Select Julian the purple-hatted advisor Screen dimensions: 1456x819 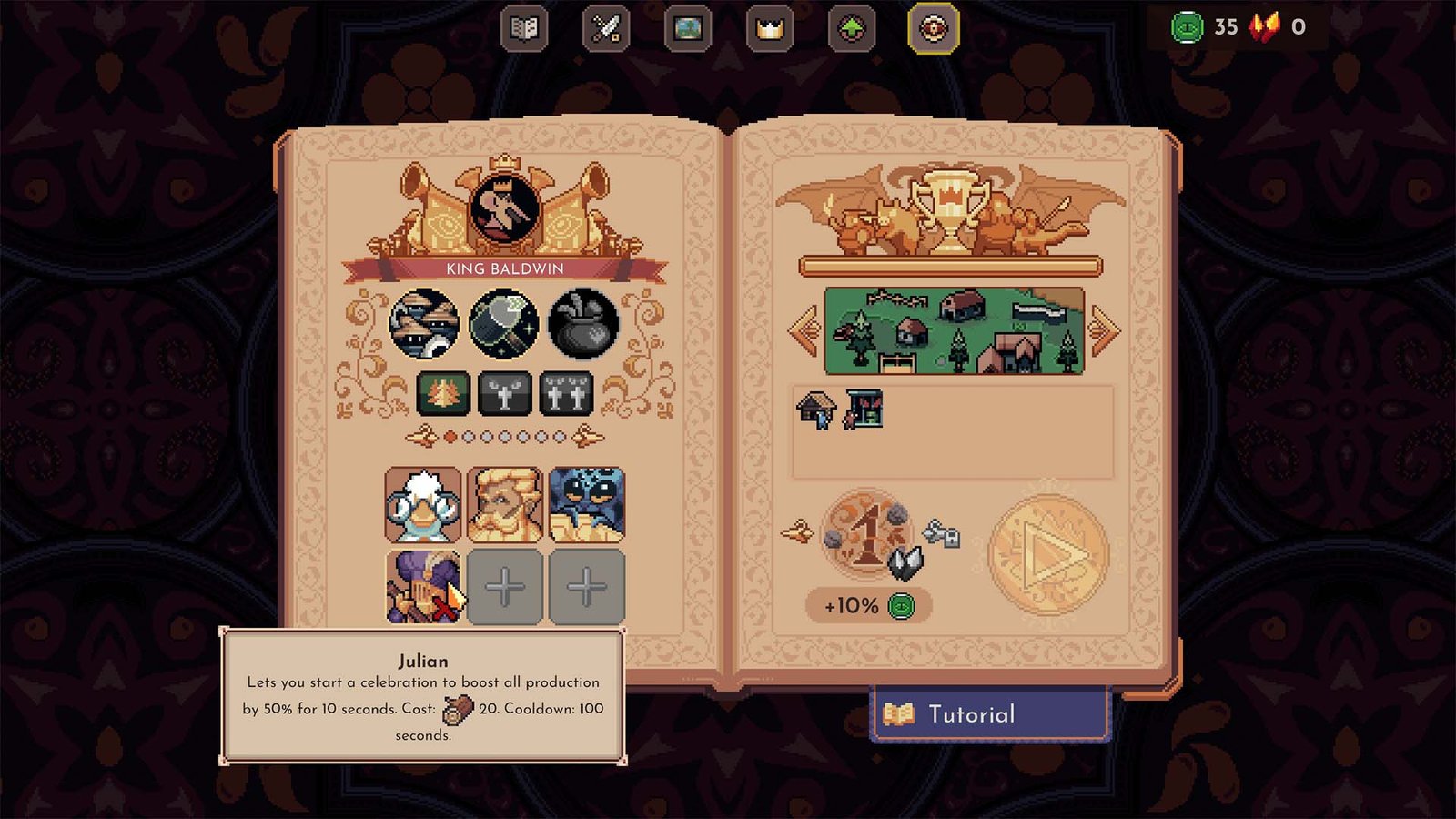pos(423,587)
